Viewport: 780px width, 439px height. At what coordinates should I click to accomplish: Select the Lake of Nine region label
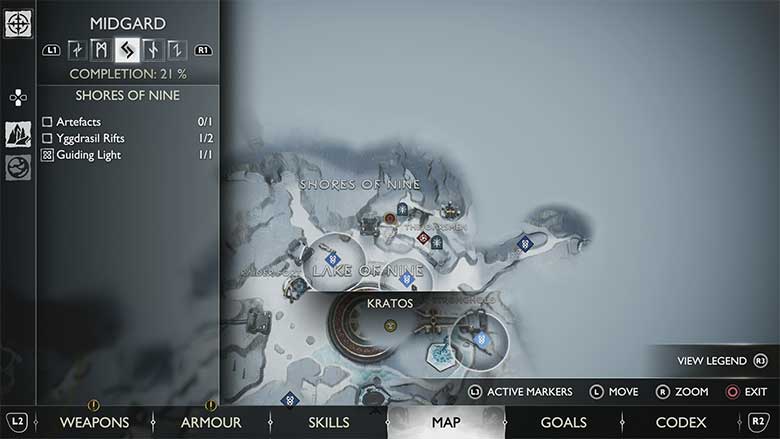point(368,271)
